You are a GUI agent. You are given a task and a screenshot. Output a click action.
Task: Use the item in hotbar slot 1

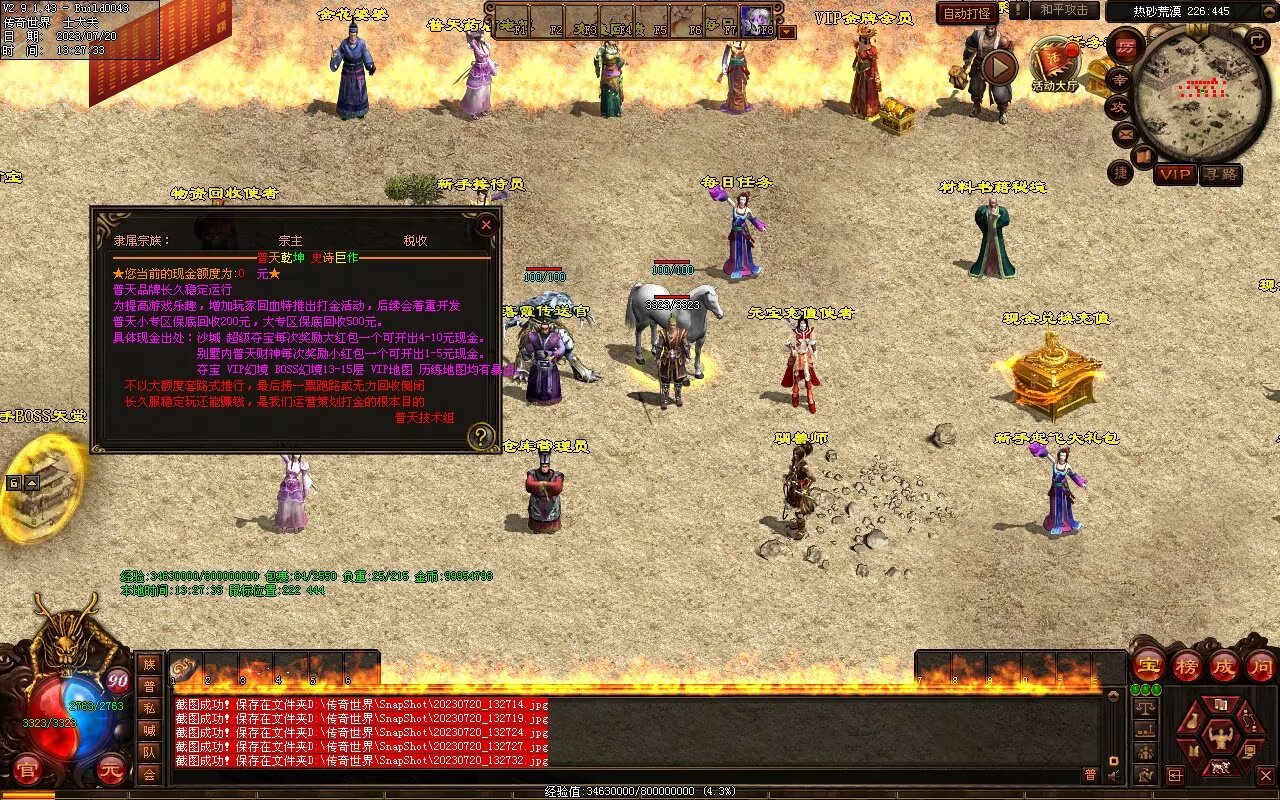click(x=186, y=668)
